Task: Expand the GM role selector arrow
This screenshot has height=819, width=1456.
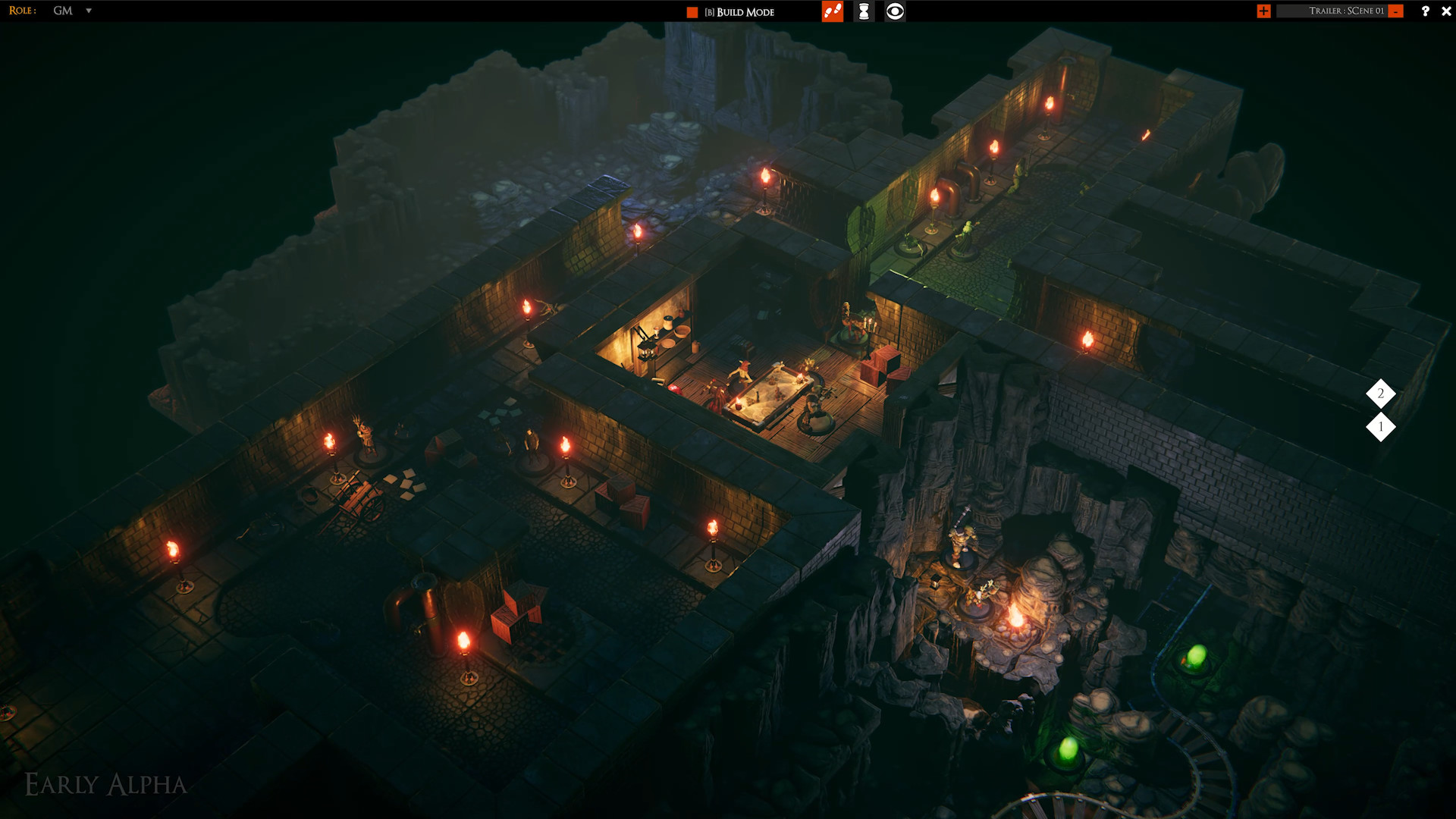Action: 89,11
